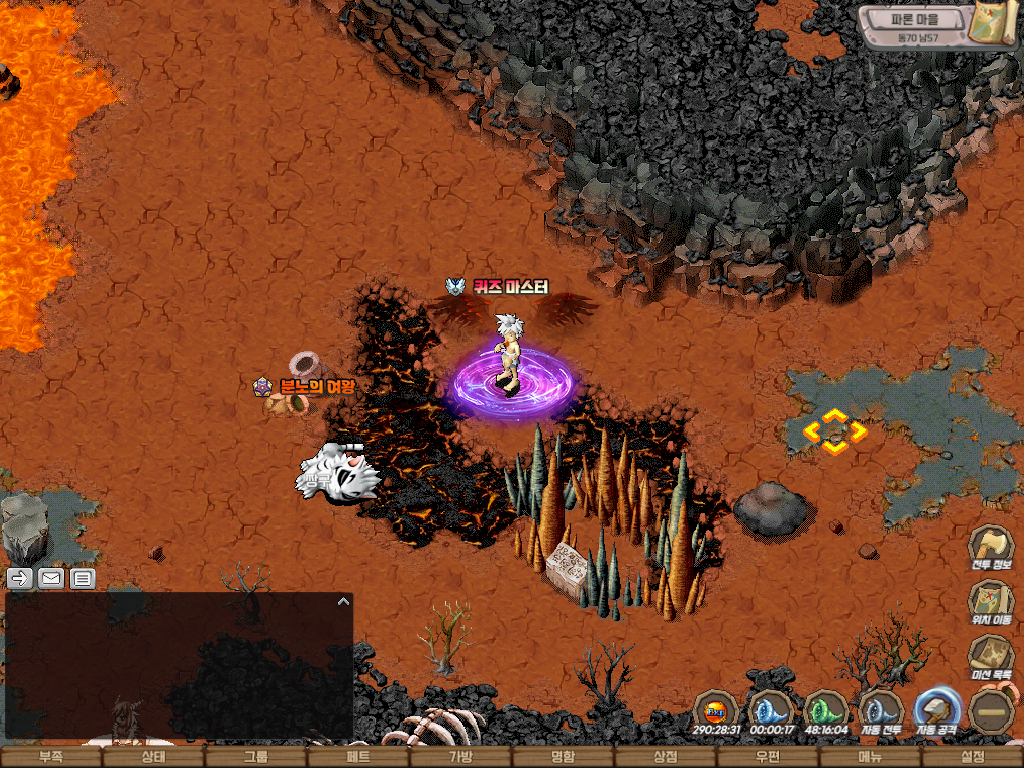Collapse the chat window with chevron arrow
1024x768 pixels.
pyautogui.click(x=343, y=601)
